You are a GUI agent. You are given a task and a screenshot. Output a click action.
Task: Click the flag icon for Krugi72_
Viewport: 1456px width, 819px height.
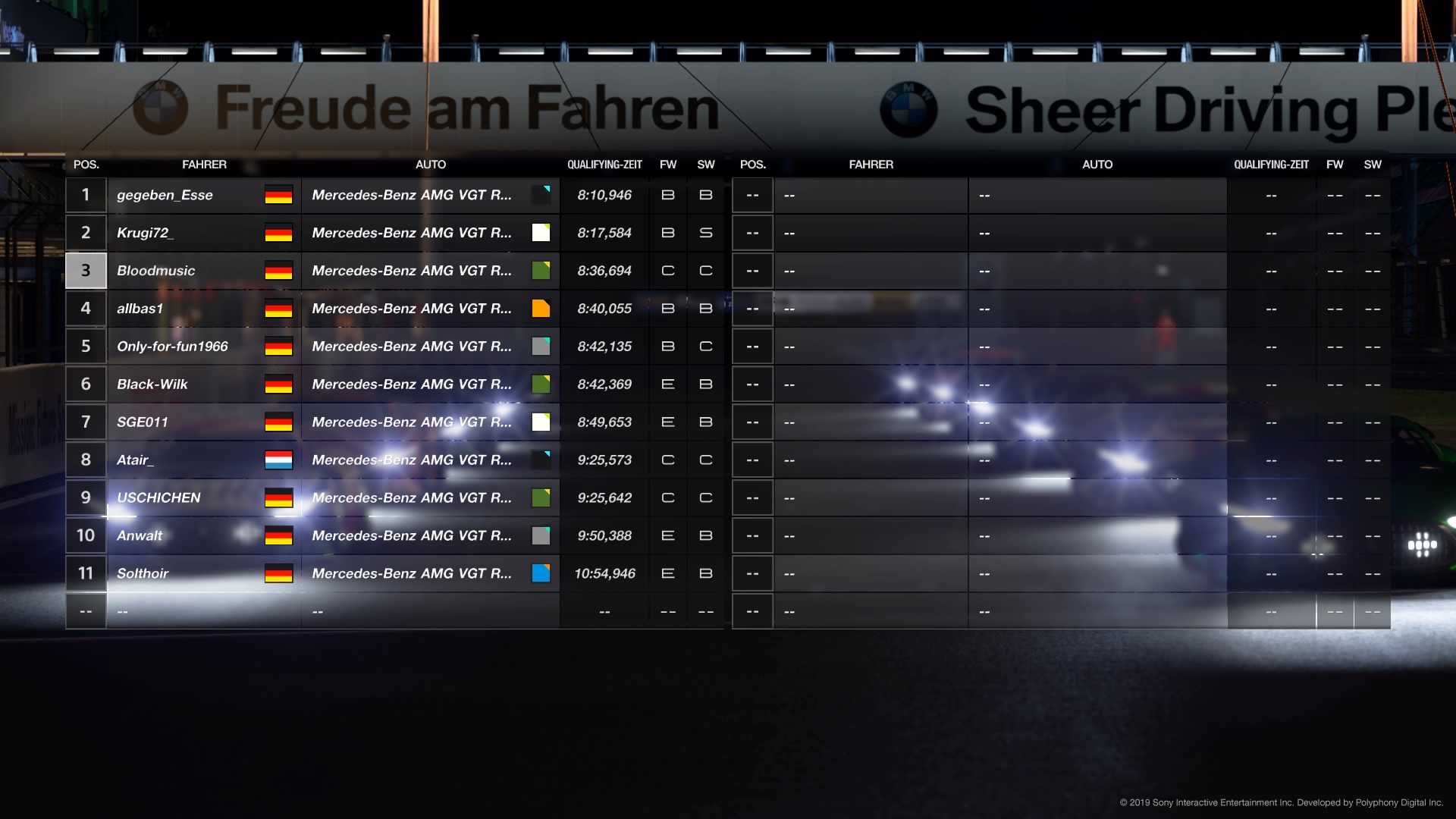(x=278, y=233)
